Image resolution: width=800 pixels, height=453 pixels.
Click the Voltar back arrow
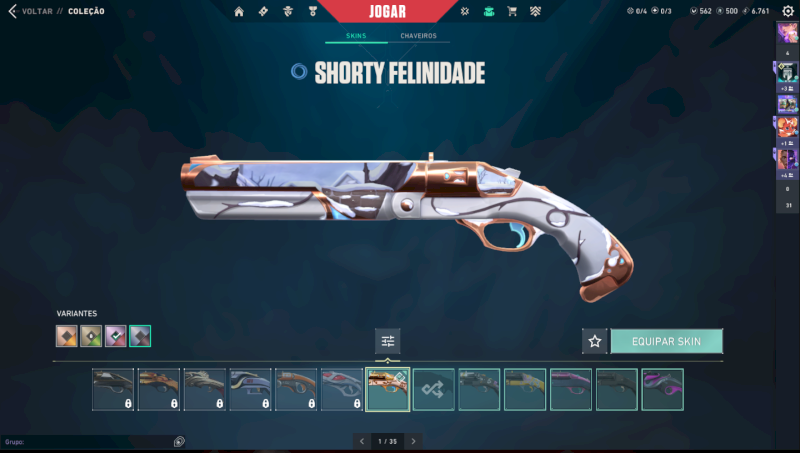coord(12,11)
